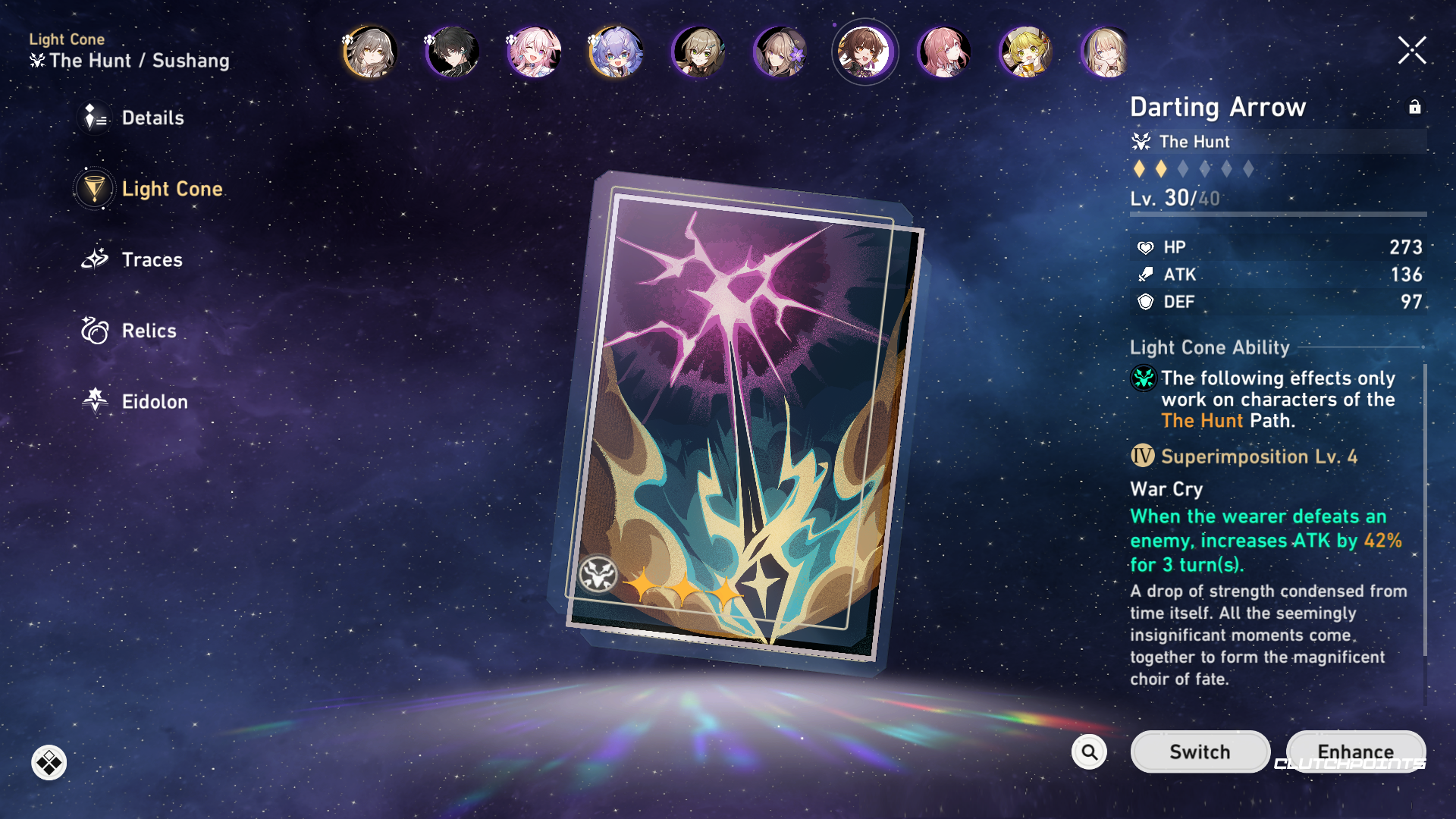The height and width of the screenshot is (819, 1456).
Task: Choose the blonde Hook portrait
Action: [x=1026, y=52]
